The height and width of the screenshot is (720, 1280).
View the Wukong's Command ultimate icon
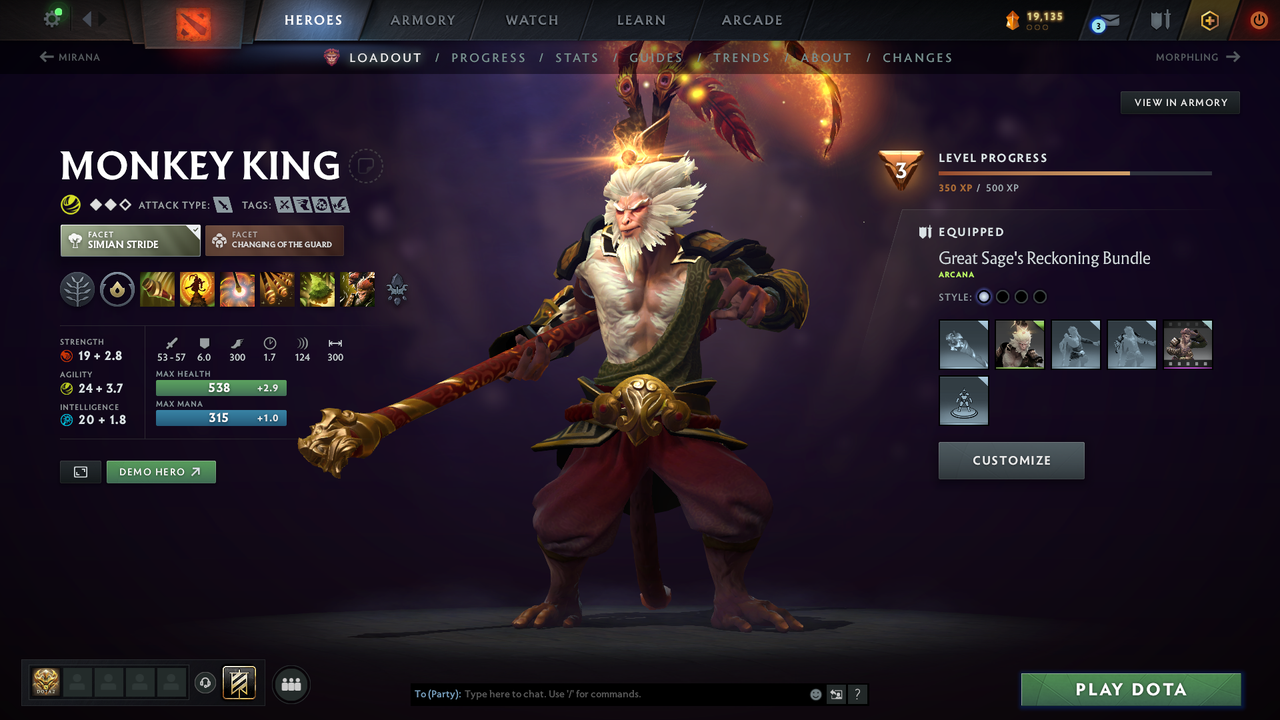click(x=357, y=289)
